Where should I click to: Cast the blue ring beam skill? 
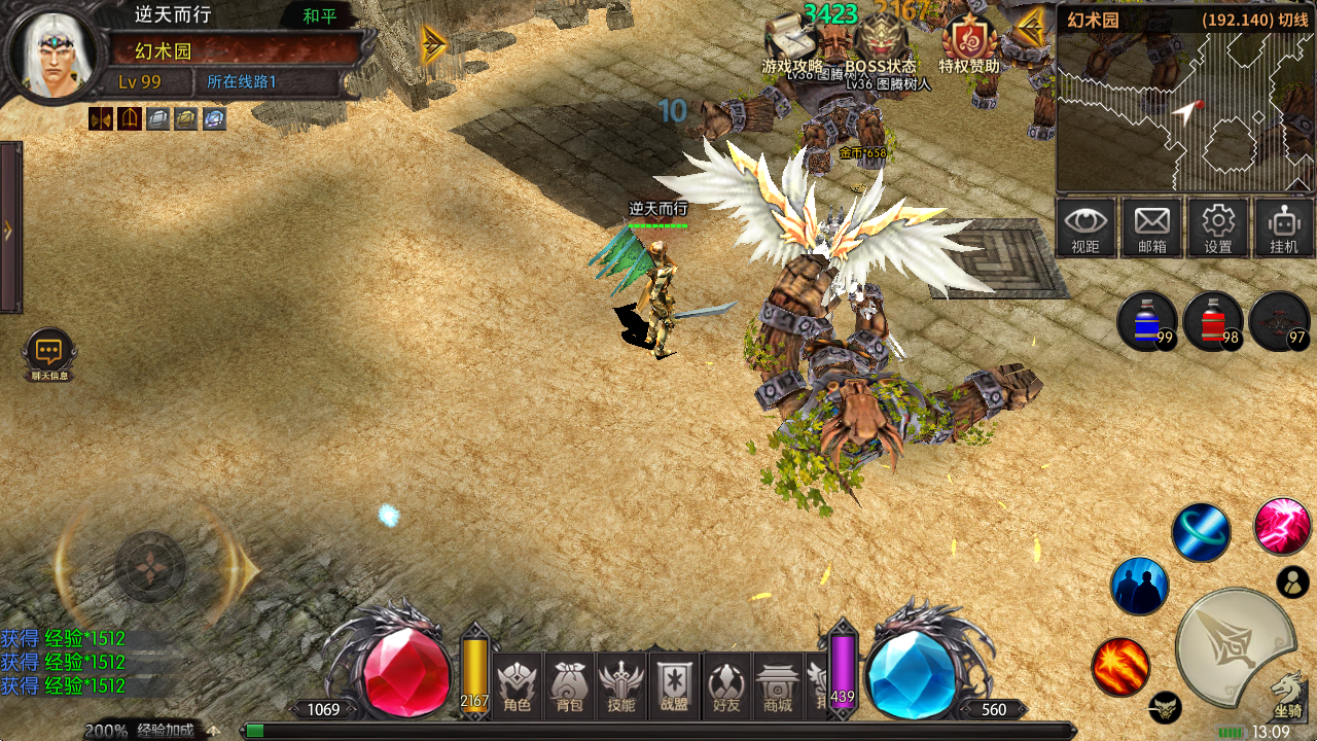coord(1200,533)
